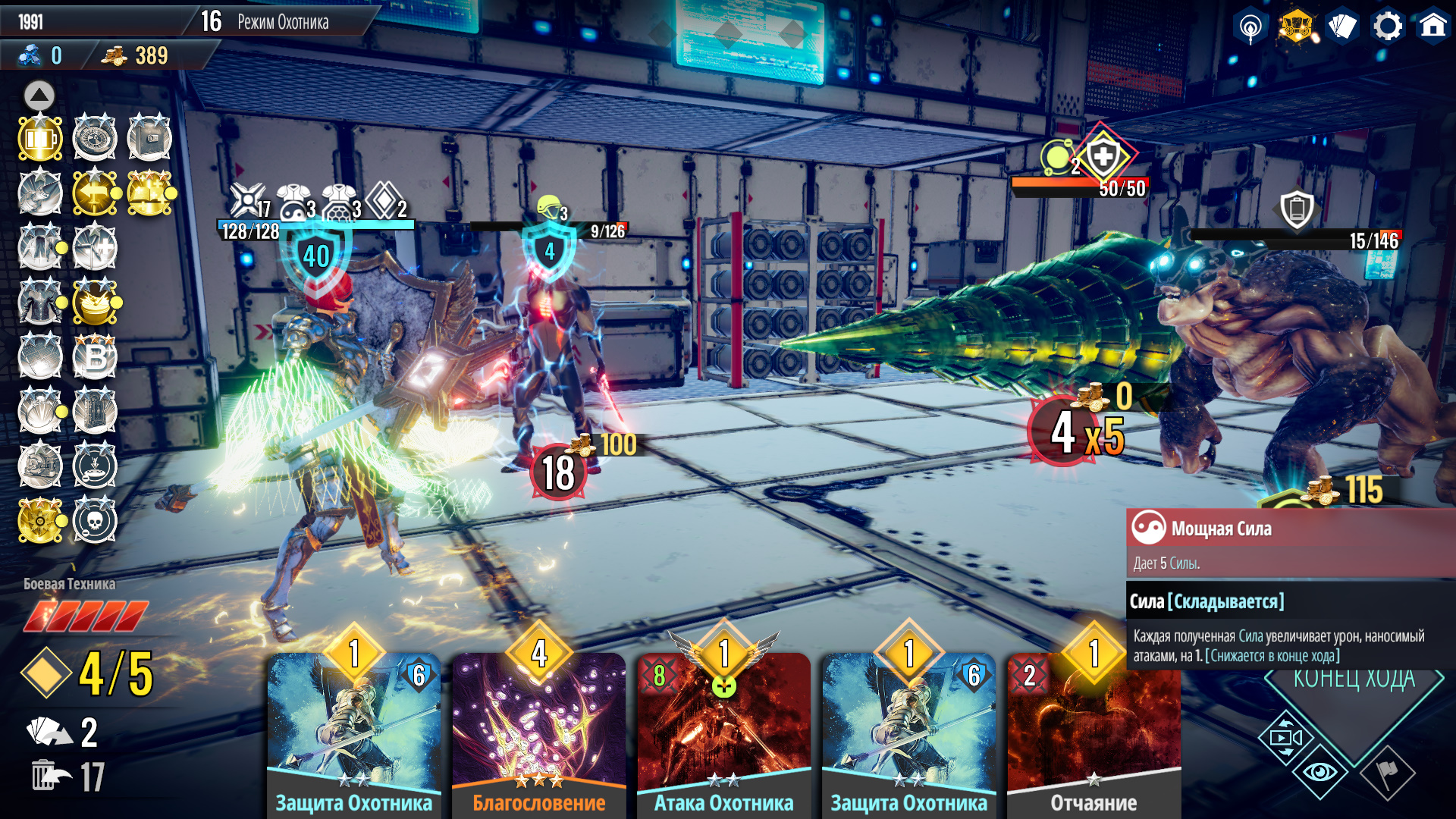Image resolution: width=1456 pixels, height=819 pixels.
Task: Click the surrender flag button
Action: tap(1387, 772)
